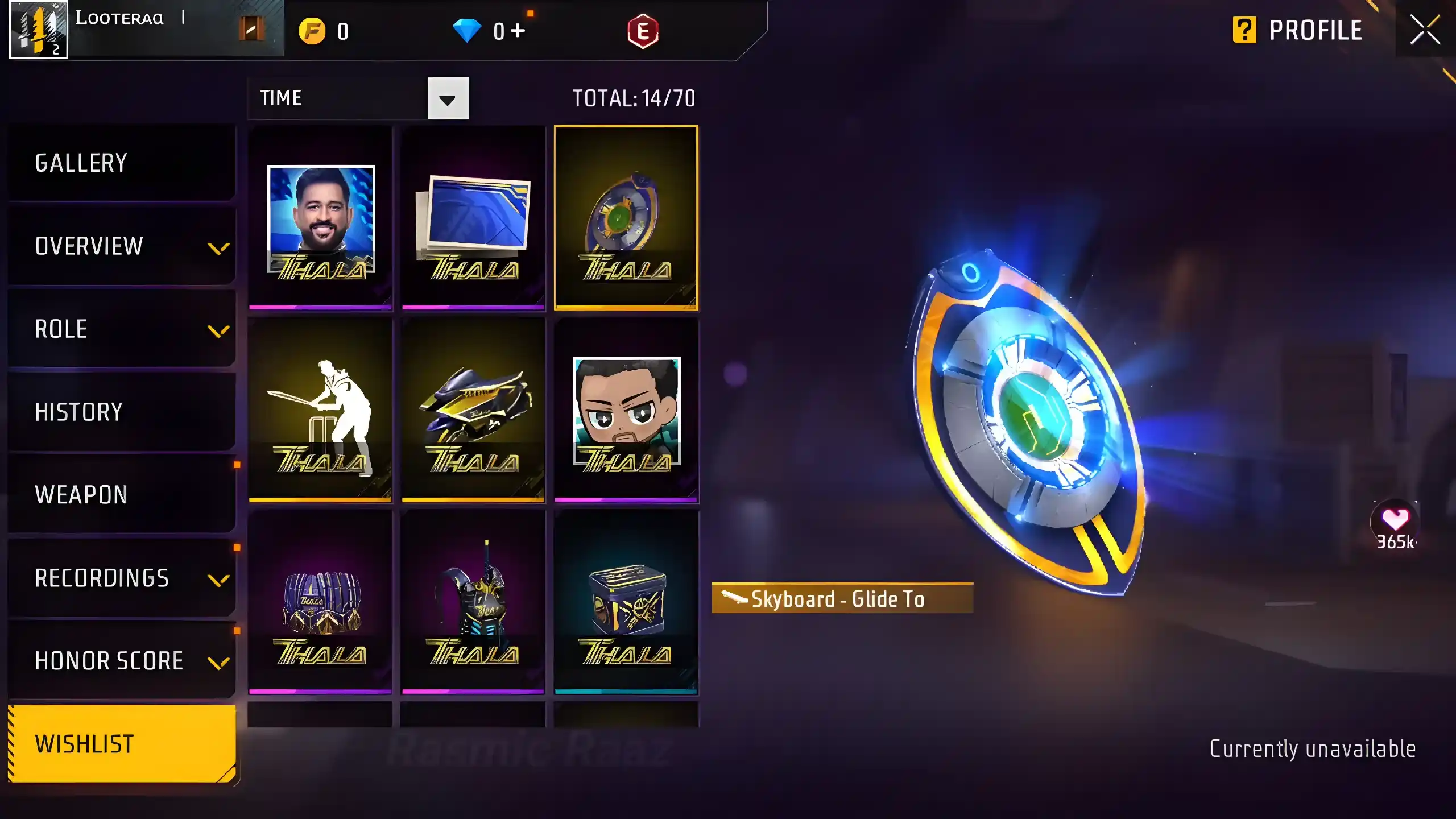Choose the blue Thala banner item
This screenshot has height=819, width=1456.
(473, 218)
